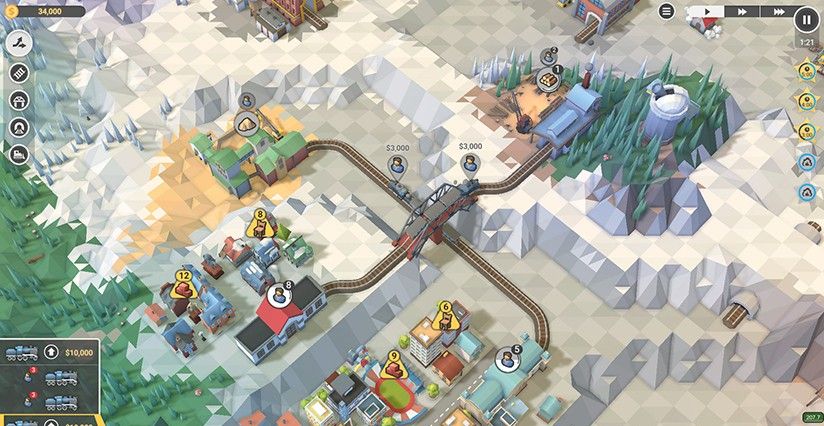The width and height of the screenshot is (824, 426).
Task: Activate the bulldozer demolish tool
Action: pyautogui.click(x=20, y=155)
